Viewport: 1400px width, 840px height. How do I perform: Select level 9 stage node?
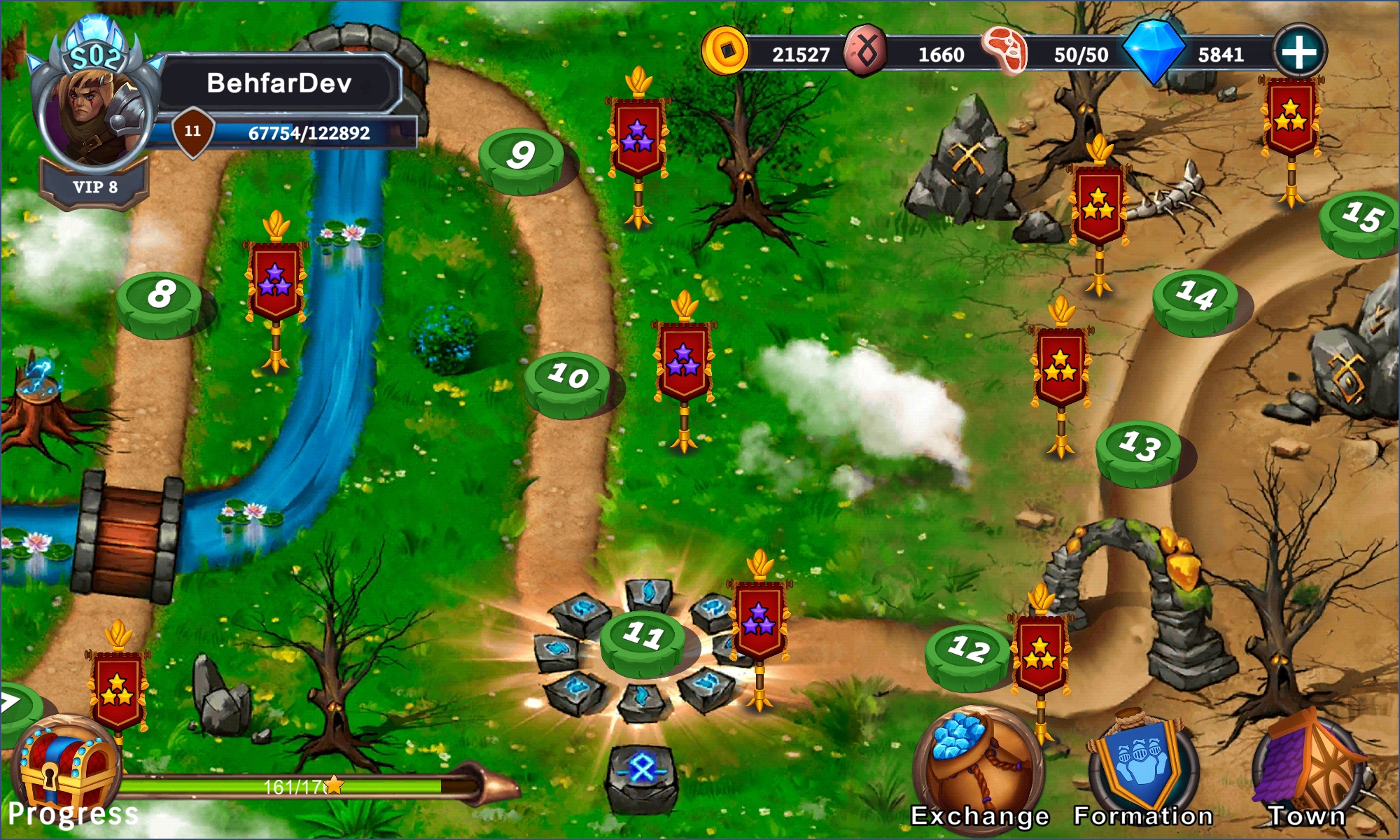521,157
